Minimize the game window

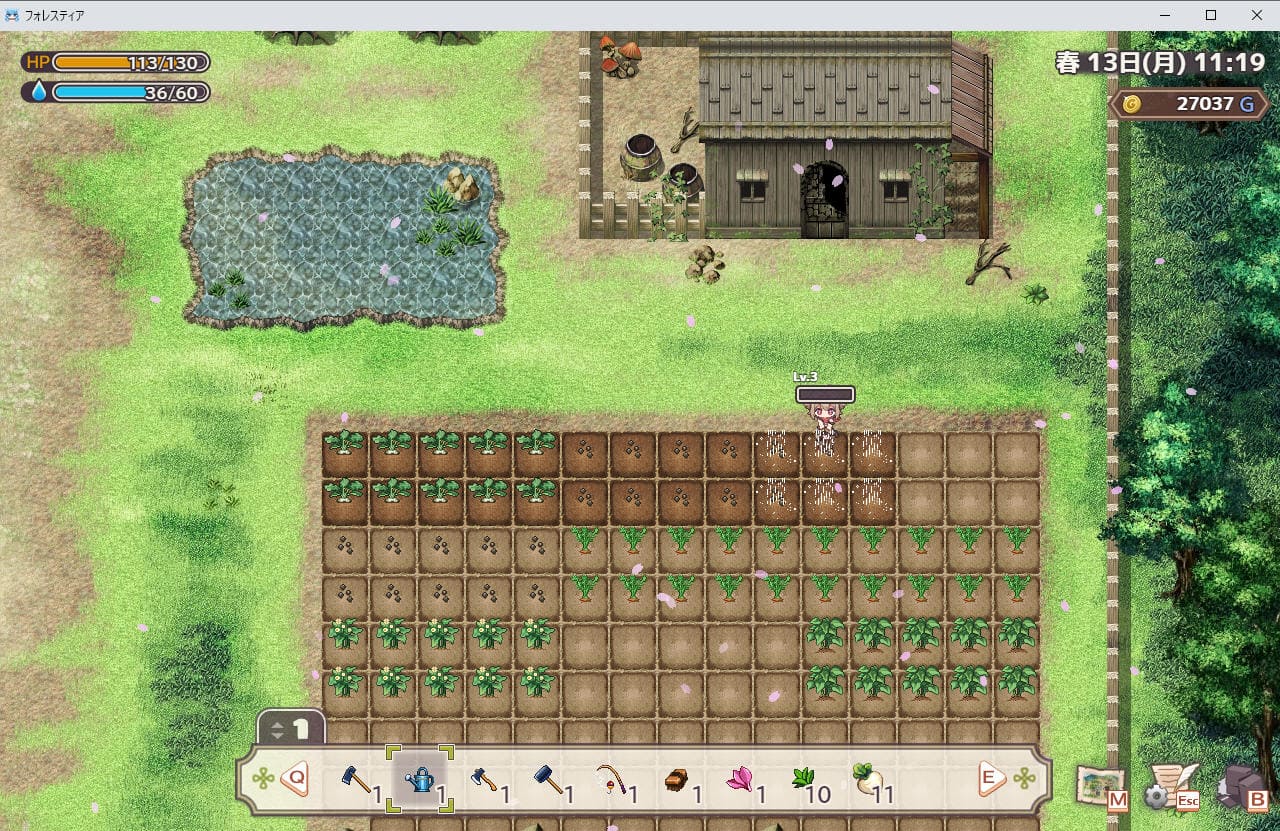1165,15
